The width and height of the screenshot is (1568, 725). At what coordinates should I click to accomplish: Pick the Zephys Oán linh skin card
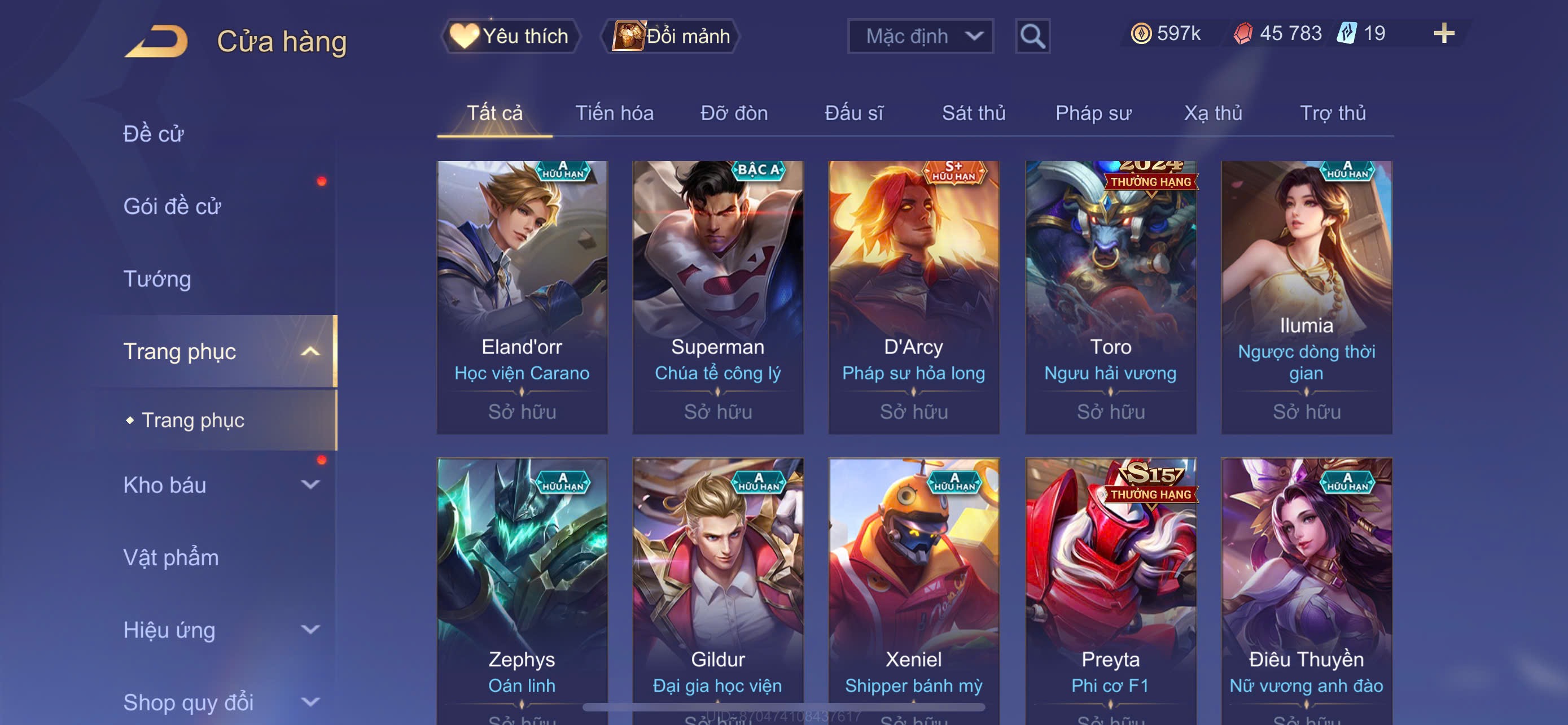[522, 584]
